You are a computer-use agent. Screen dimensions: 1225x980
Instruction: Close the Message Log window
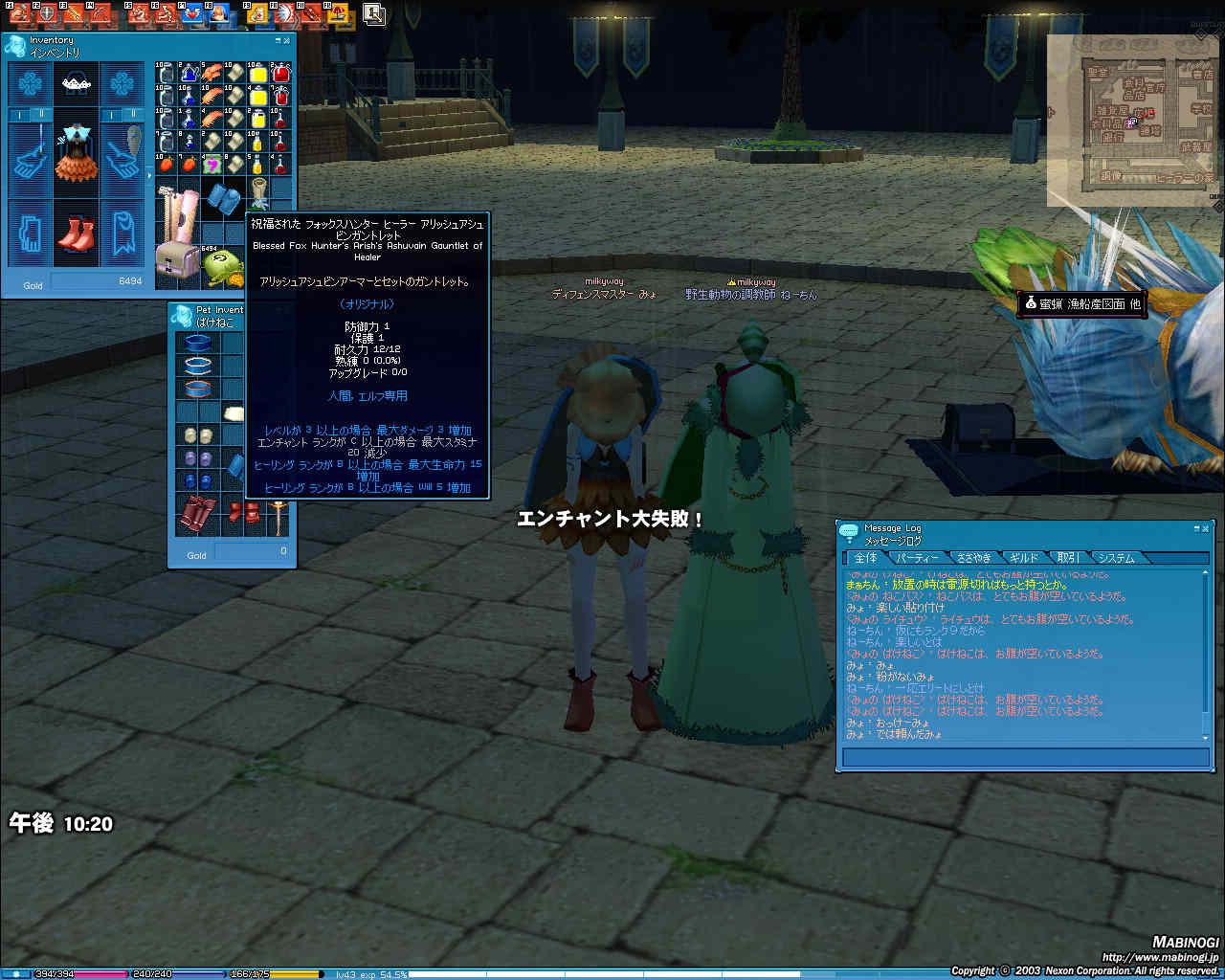(x=1205, y=528)
